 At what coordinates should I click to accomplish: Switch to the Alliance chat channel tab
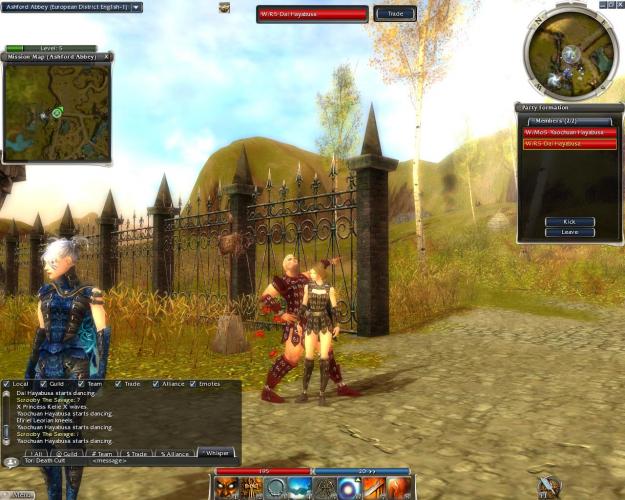tap(173, 453)
